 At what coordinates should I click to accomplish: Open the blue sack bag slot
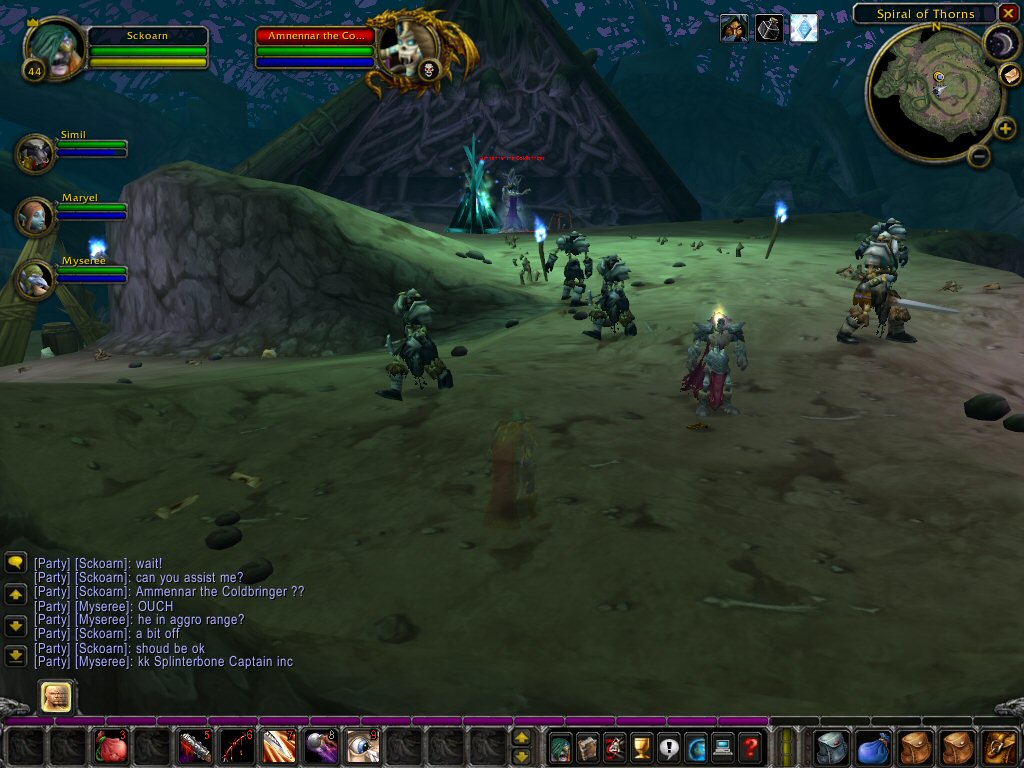874,747
